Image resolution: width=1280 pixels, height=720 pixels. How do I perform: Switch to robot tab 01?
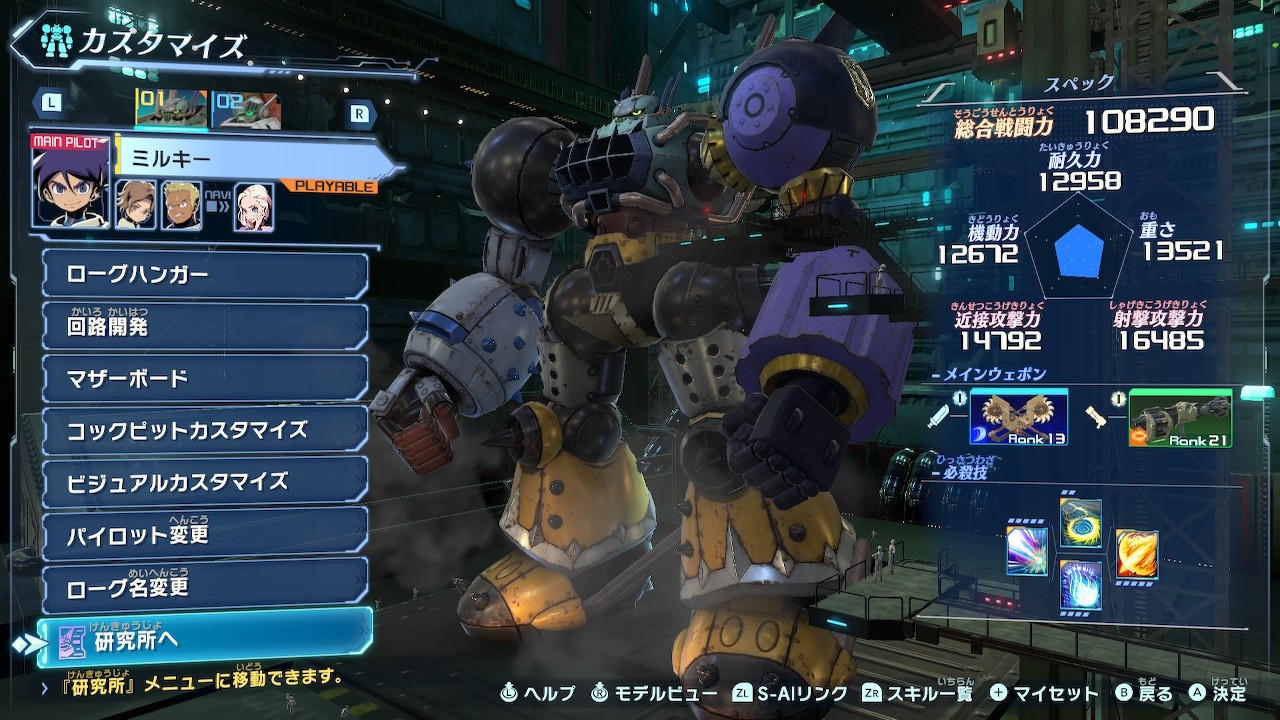[171, 109]
